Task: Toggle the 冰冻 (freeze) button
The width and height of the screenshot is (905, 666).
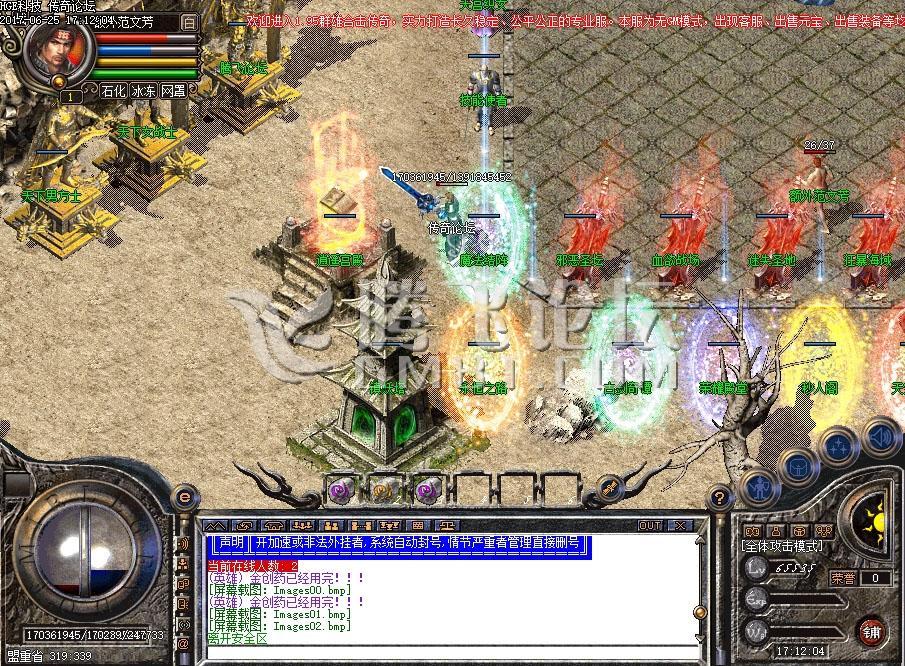Action: pos(143,90)
